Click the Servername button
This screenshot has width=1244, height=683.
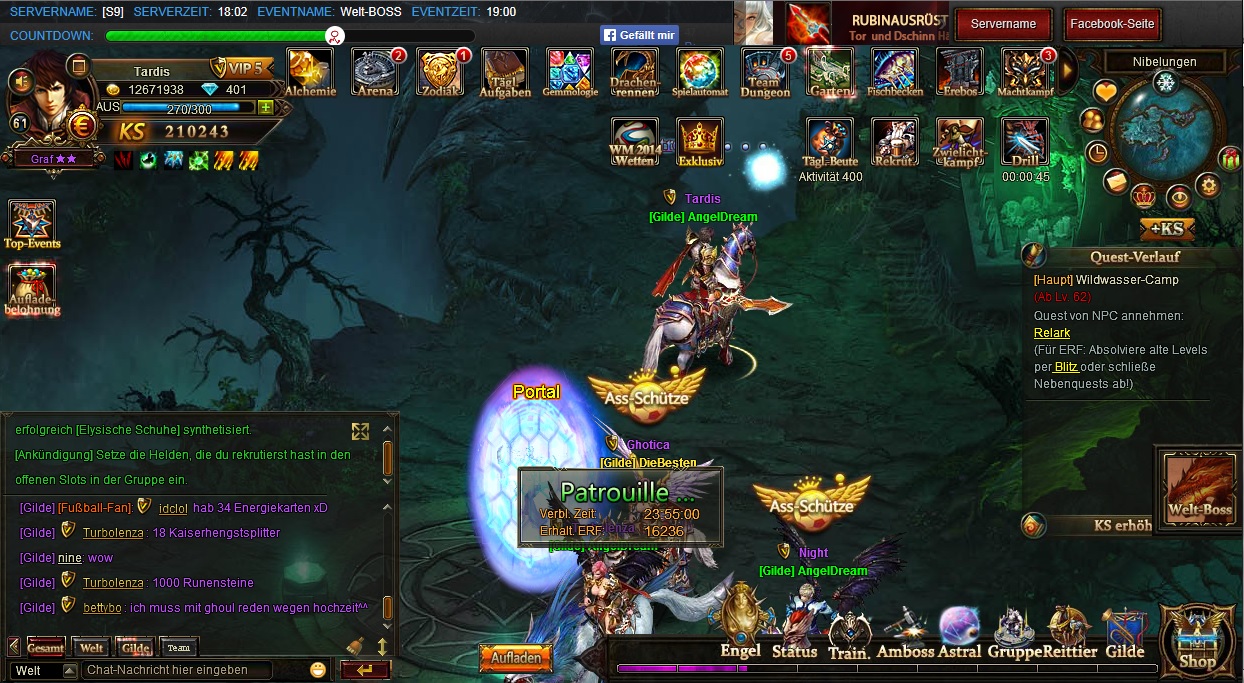pos(1003,24)
